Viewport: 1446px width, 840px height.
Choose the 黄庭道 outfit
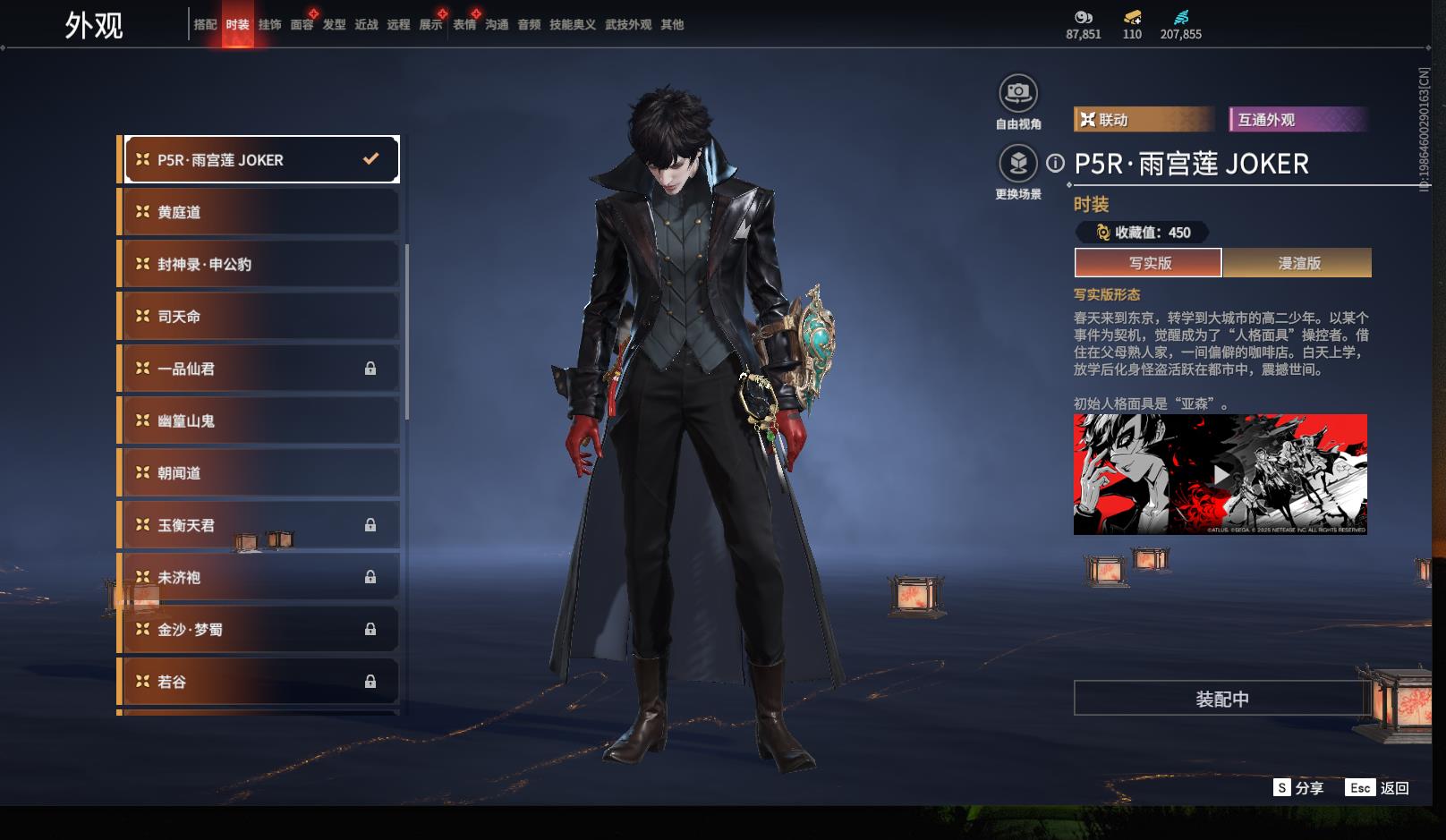259,212
